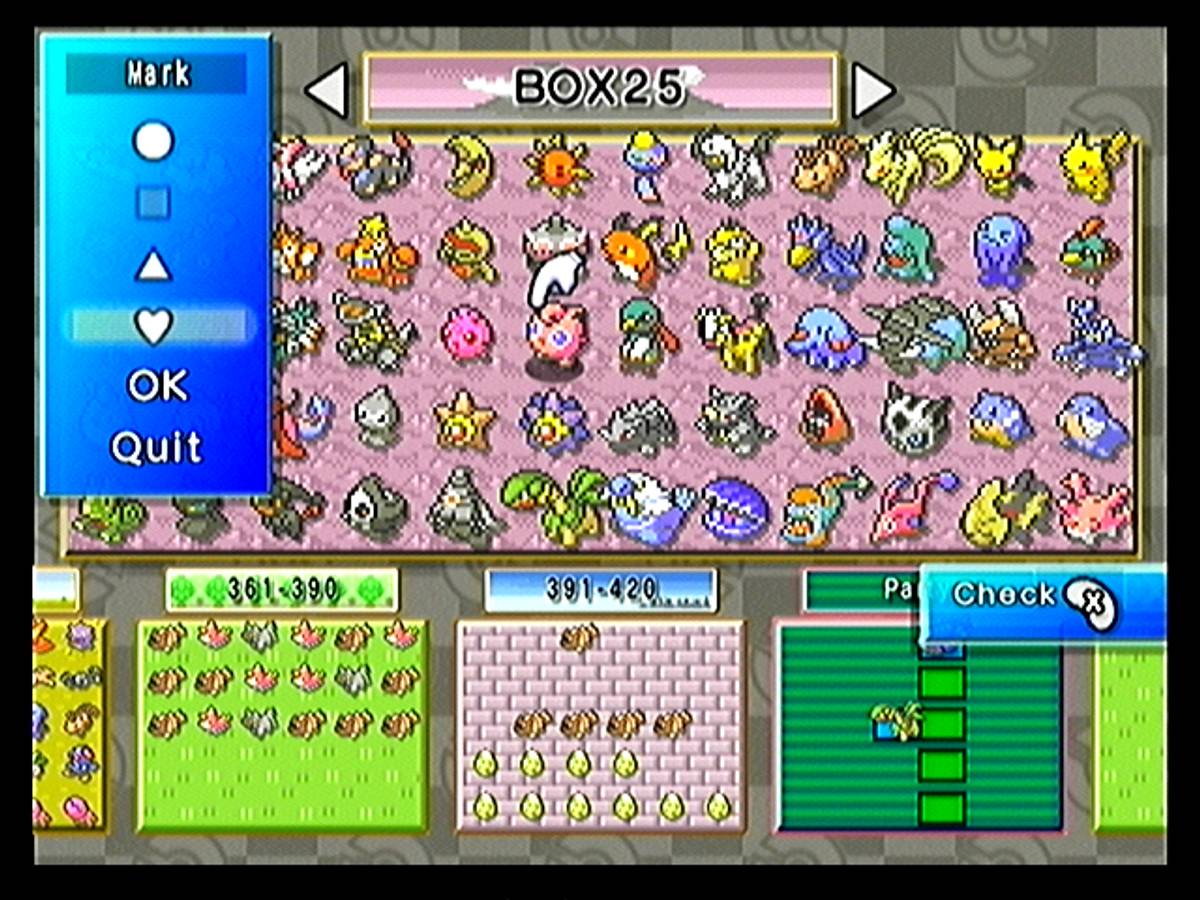Select the Staryu star Pokémon

click(x=465, y=421)
